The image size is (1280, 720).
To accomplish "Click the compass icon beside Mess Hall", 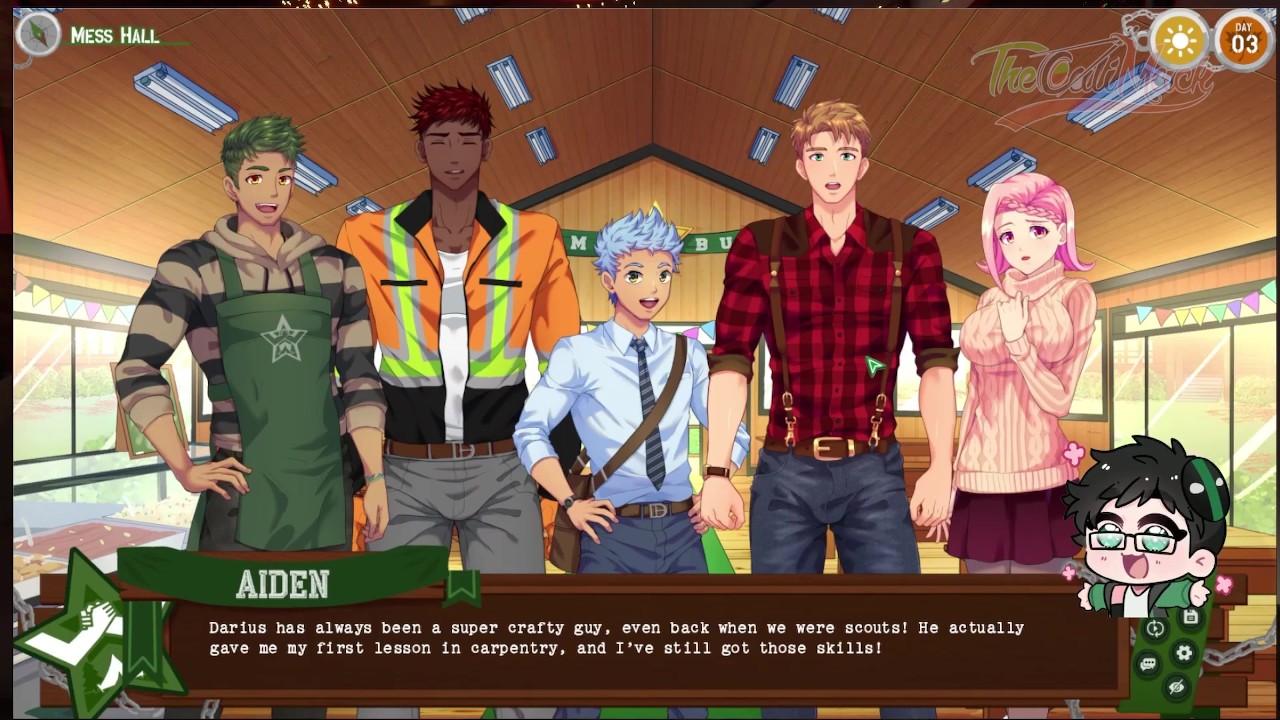I will point(38,35).
